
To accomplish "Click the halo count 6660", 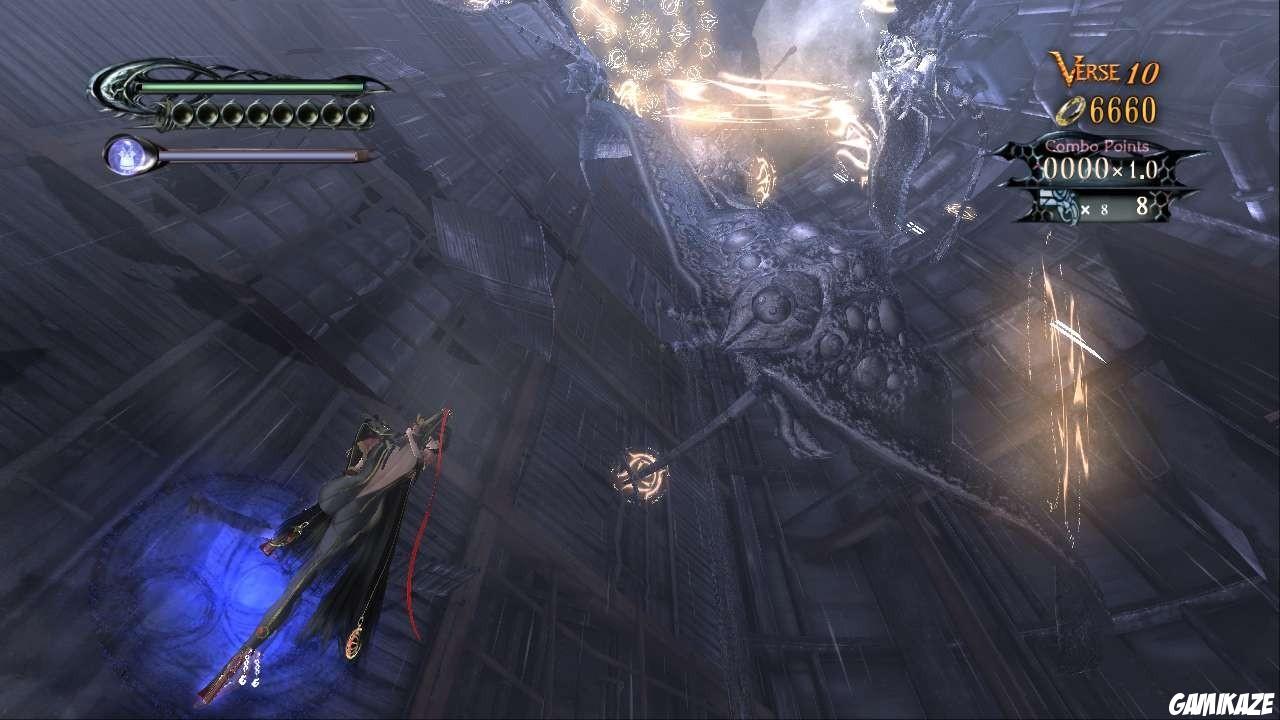I will tap(1123, 109).
